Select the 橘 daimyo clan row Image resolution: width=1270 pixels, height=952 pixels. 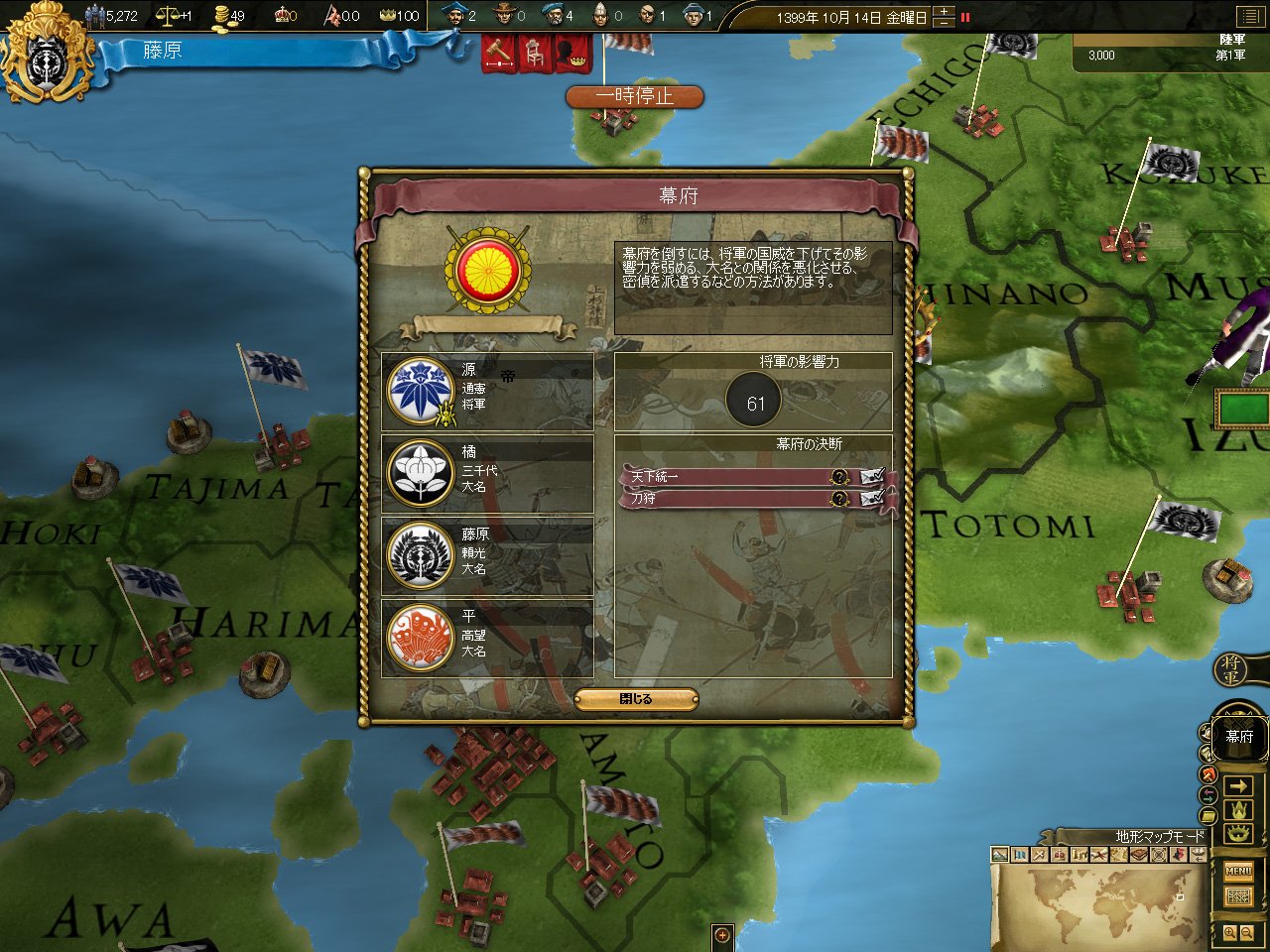(487, 473)
